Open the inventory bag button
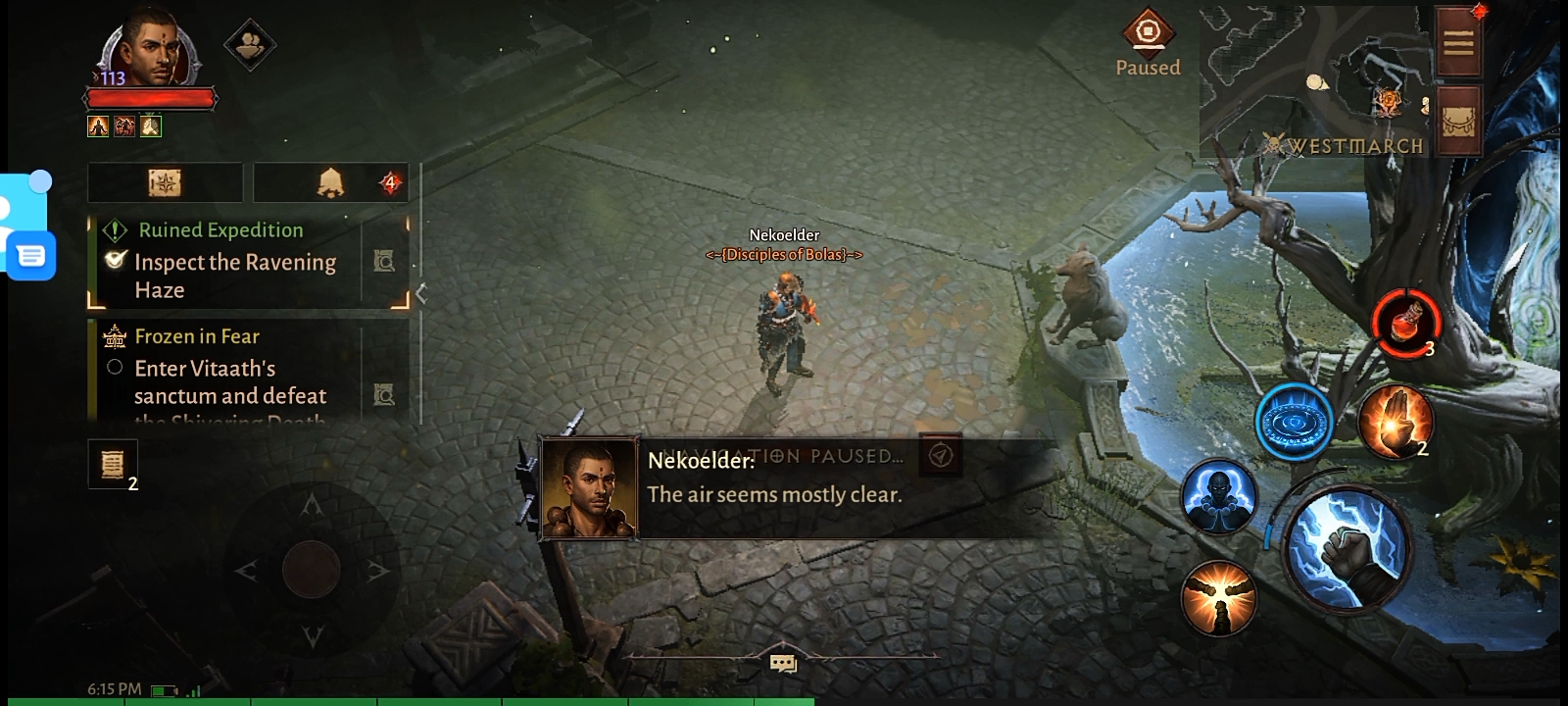This screenshot has width=1568, height=706. (1458, 122)
